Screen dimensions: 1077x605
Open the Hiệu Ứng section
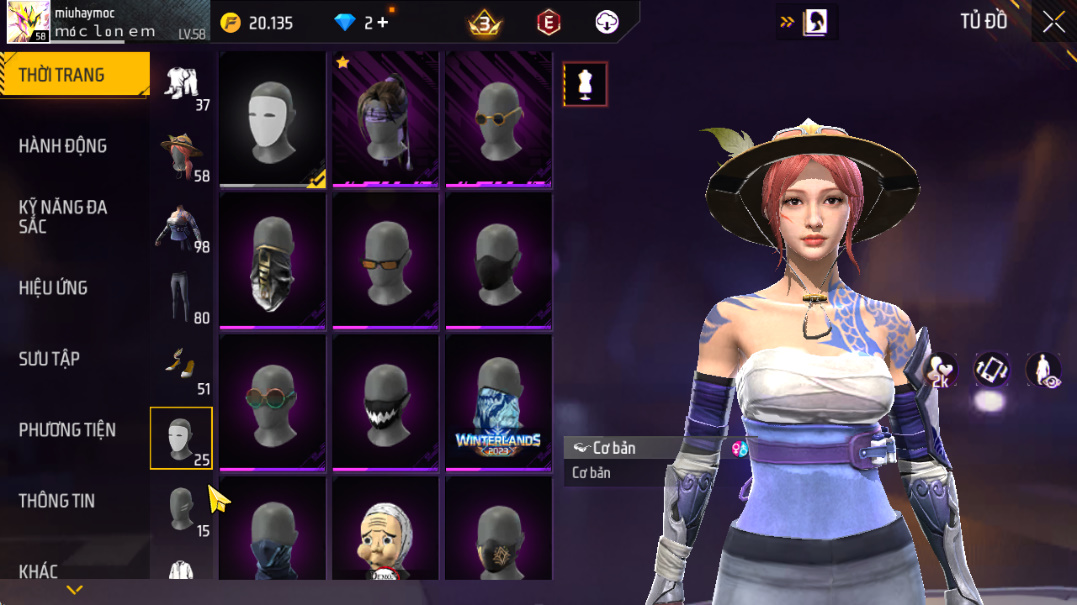pyautogui.click(x=53, y=288)
